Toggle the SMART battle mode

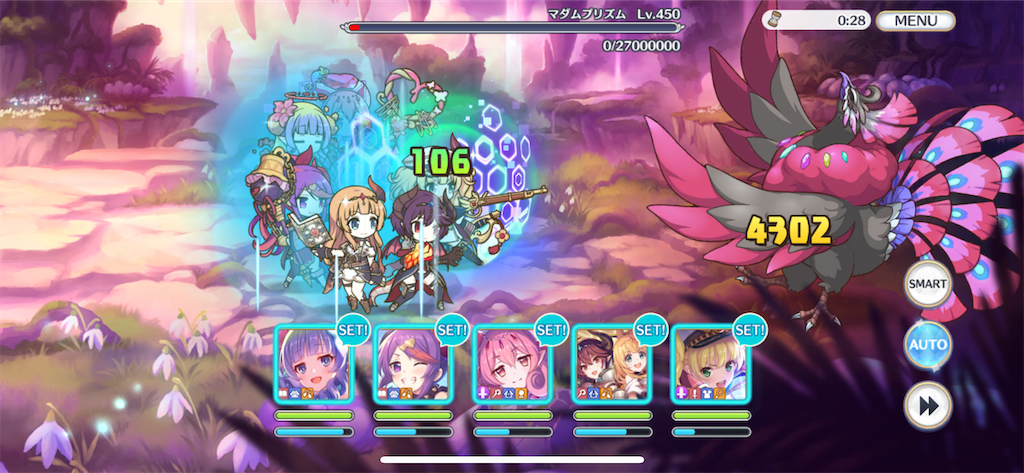(x=927, y=284)
